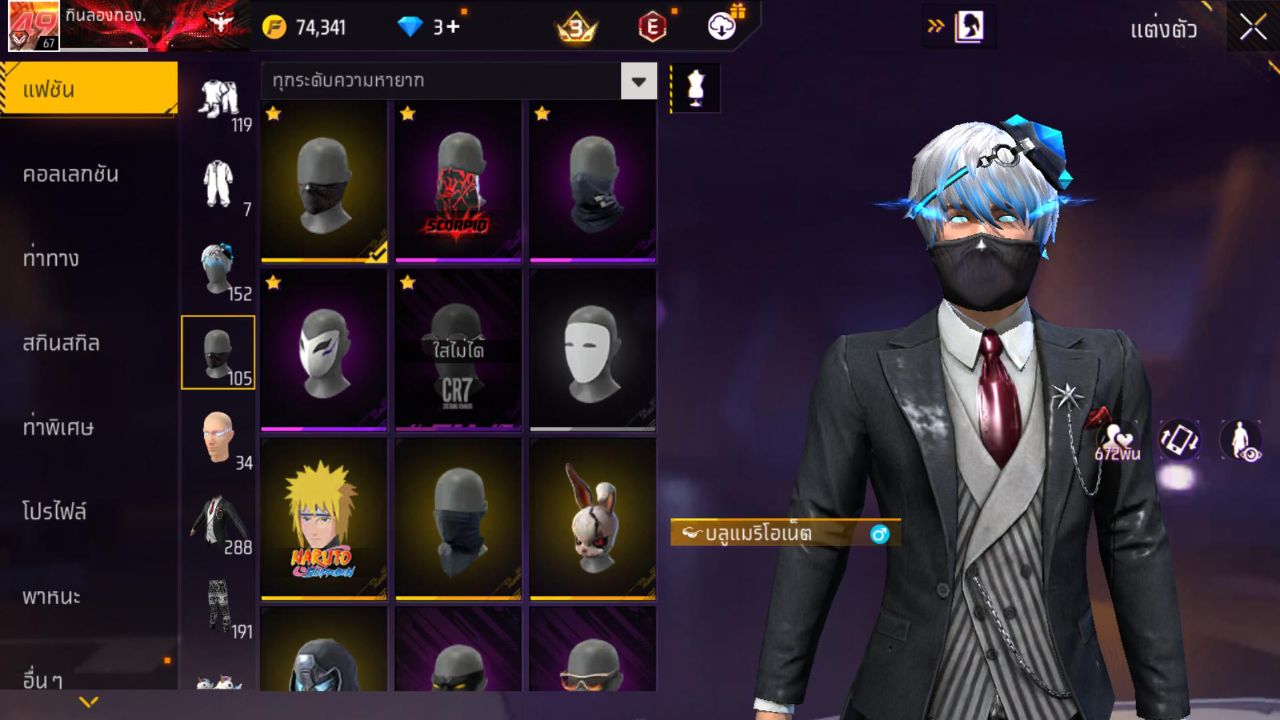Click the character preview eye icon
The height and width of the screenshot is (720, 1280).
tap(1240, 441)
